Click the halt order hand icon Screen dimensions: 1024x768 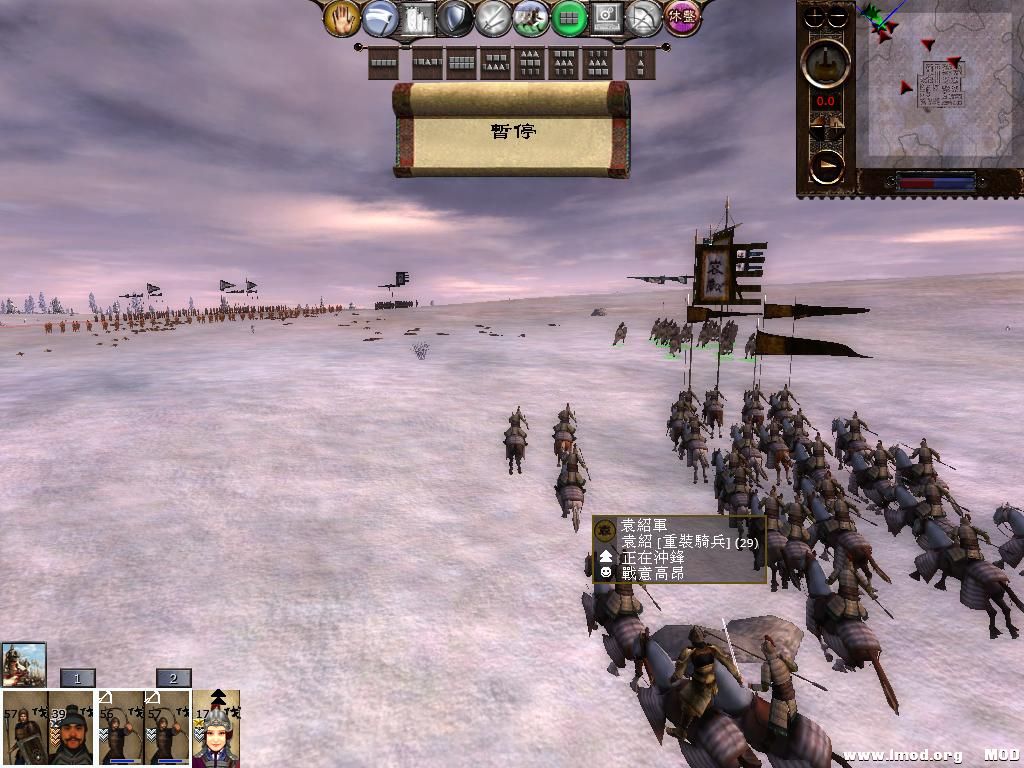[342, 17]
